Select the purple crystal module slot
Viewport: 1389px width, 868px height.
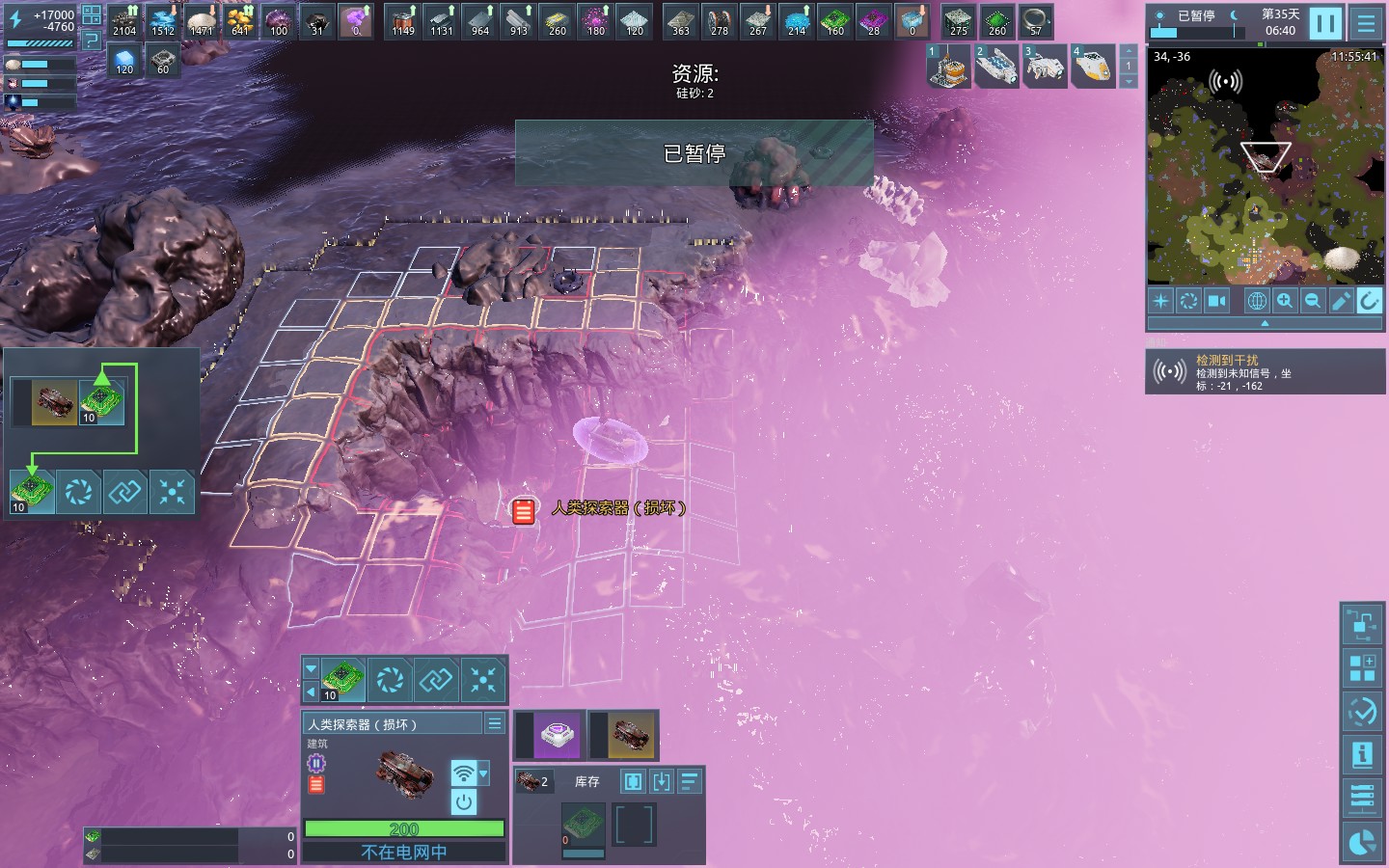pos(557,736)
